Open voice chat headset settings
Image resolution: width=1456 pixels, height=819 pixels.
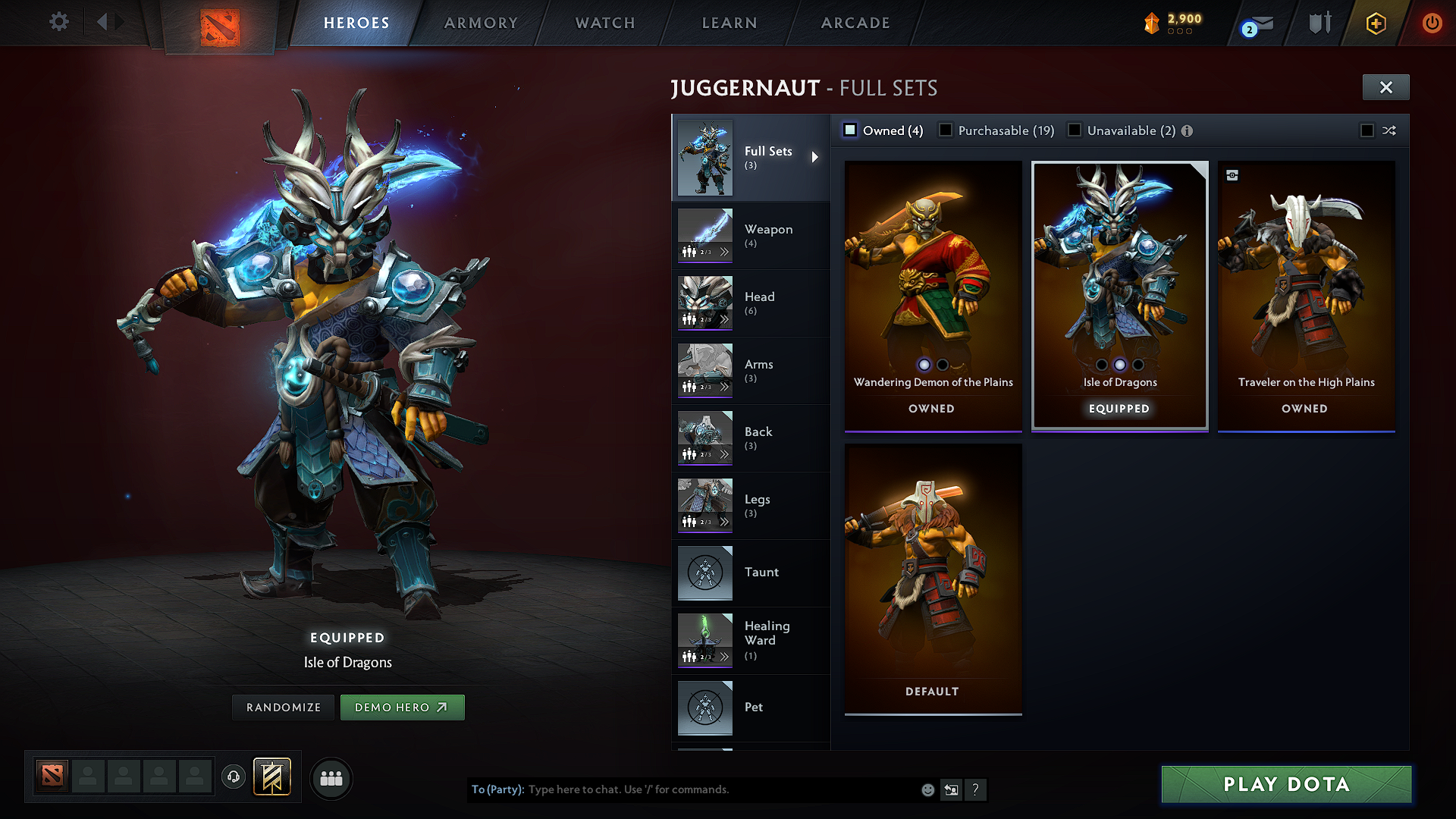pos(233,778)
